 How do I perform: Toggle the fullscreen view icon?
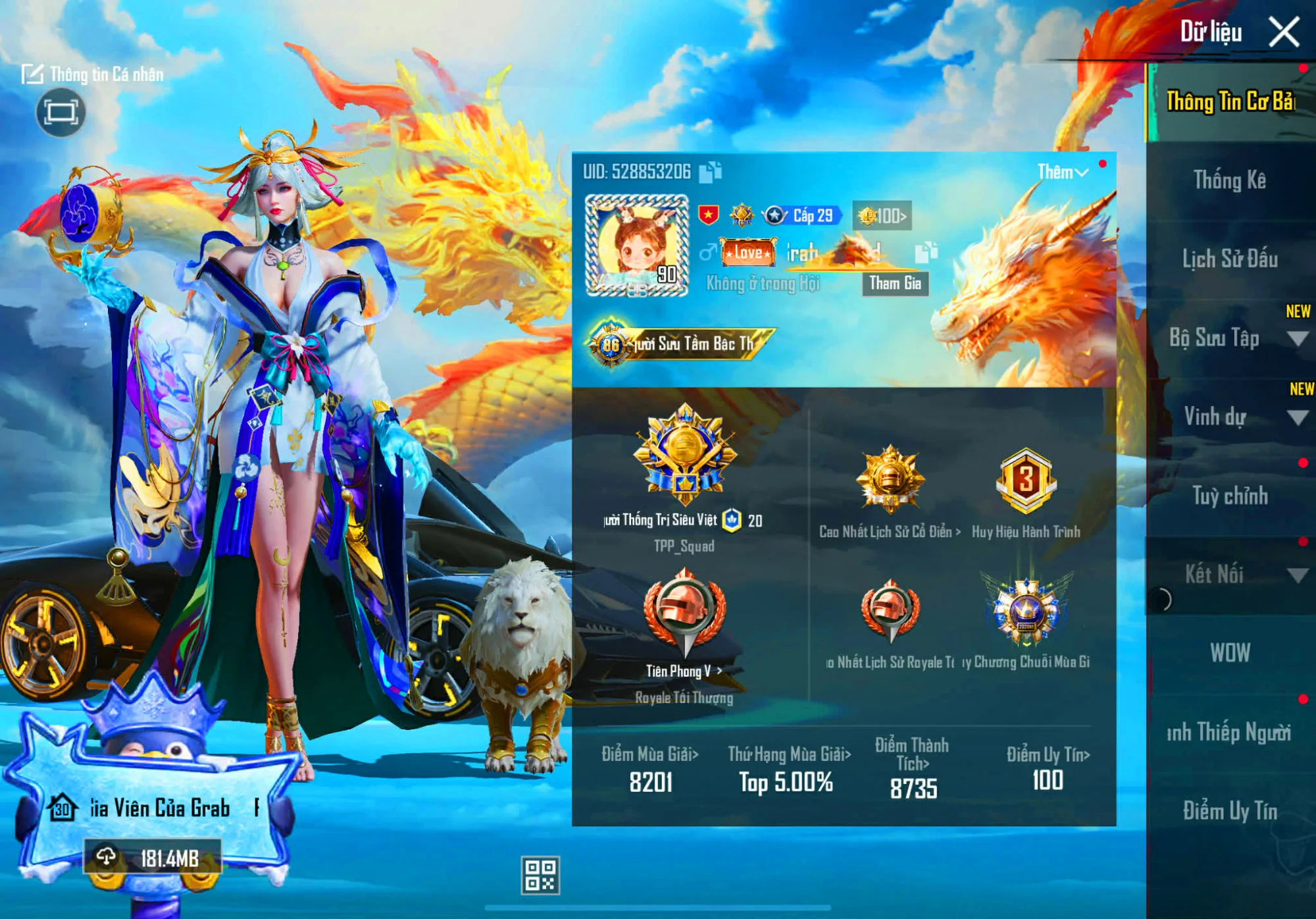click(61, 113)
